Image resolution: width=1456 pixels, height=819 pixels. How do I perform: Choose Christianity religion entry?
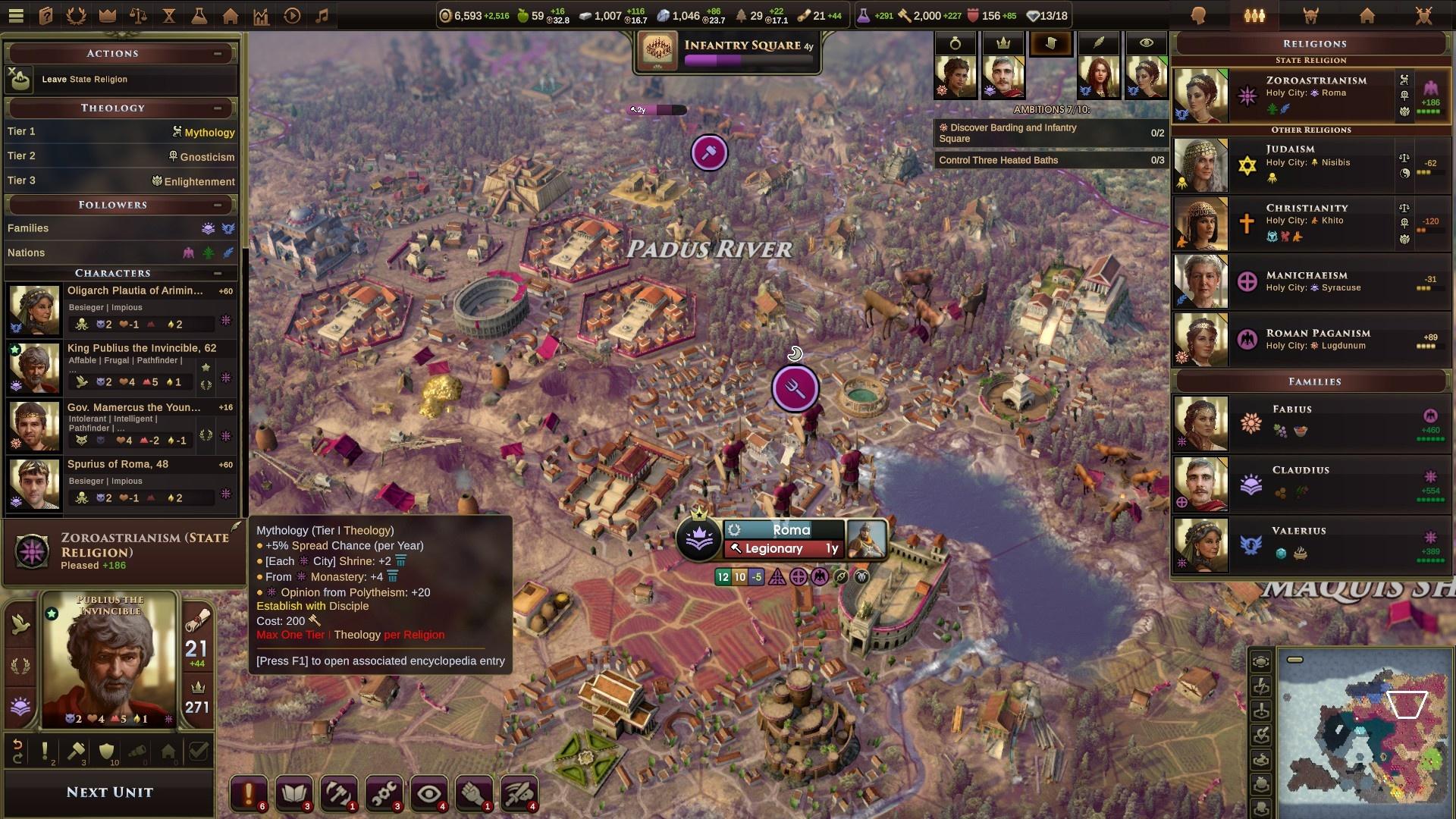[1310, 223]
